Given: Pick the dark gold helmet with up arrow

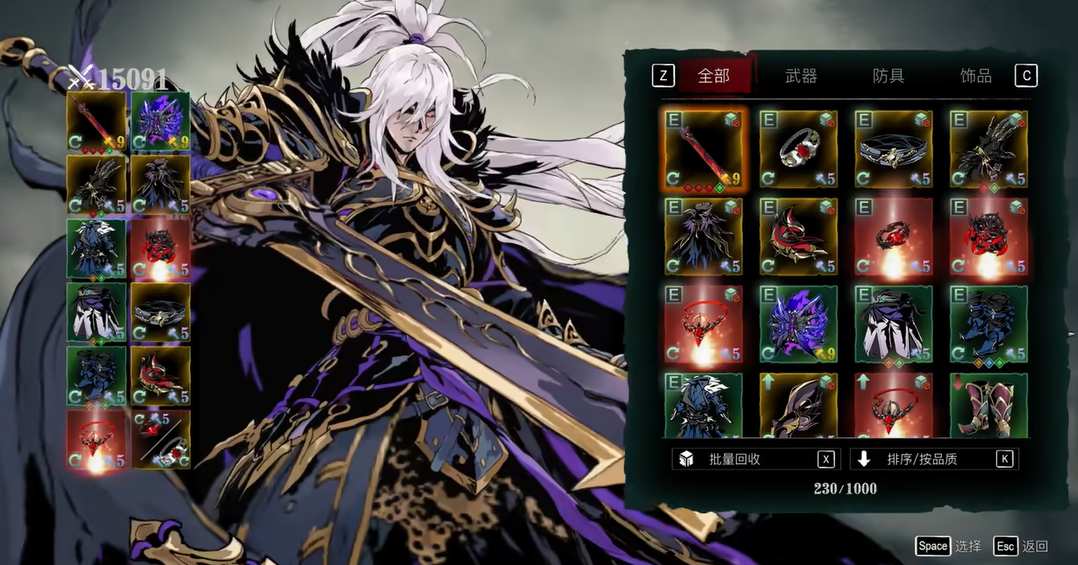Looking at the screenshot, I should pos(798,405).
